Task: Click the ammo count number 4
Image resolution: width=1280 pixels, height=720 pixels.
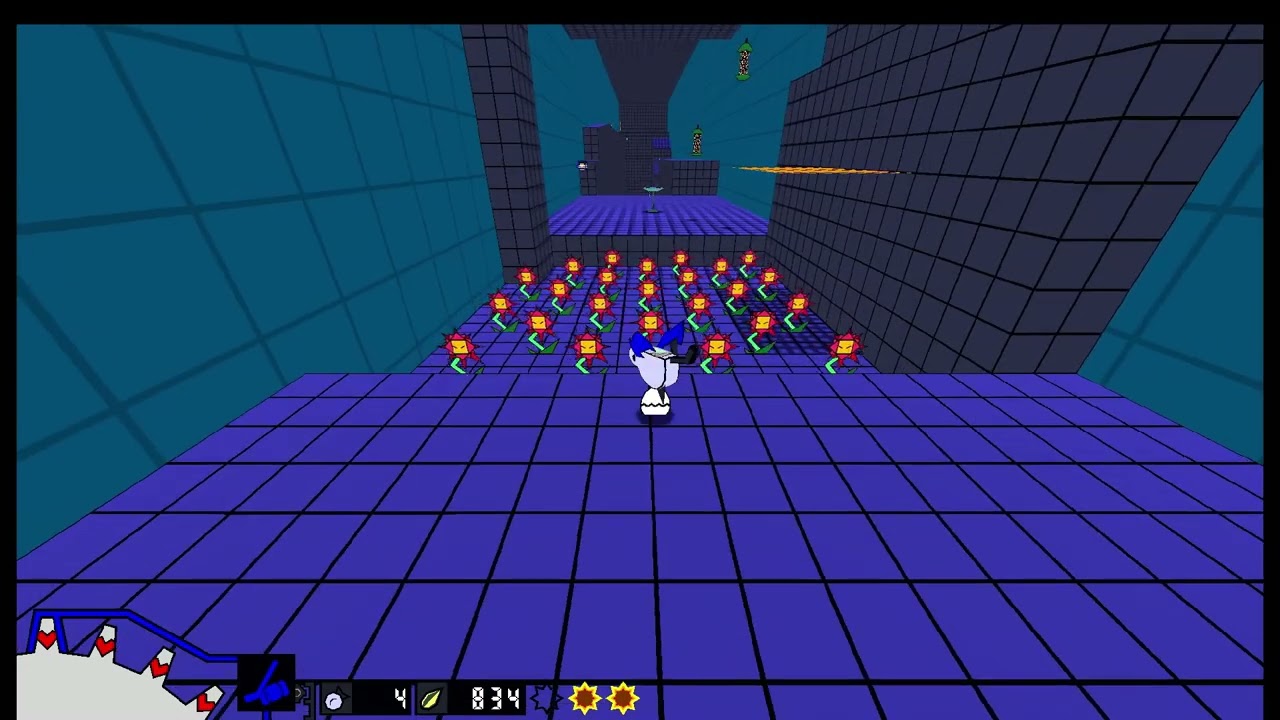Action: [x=399, y=697]
